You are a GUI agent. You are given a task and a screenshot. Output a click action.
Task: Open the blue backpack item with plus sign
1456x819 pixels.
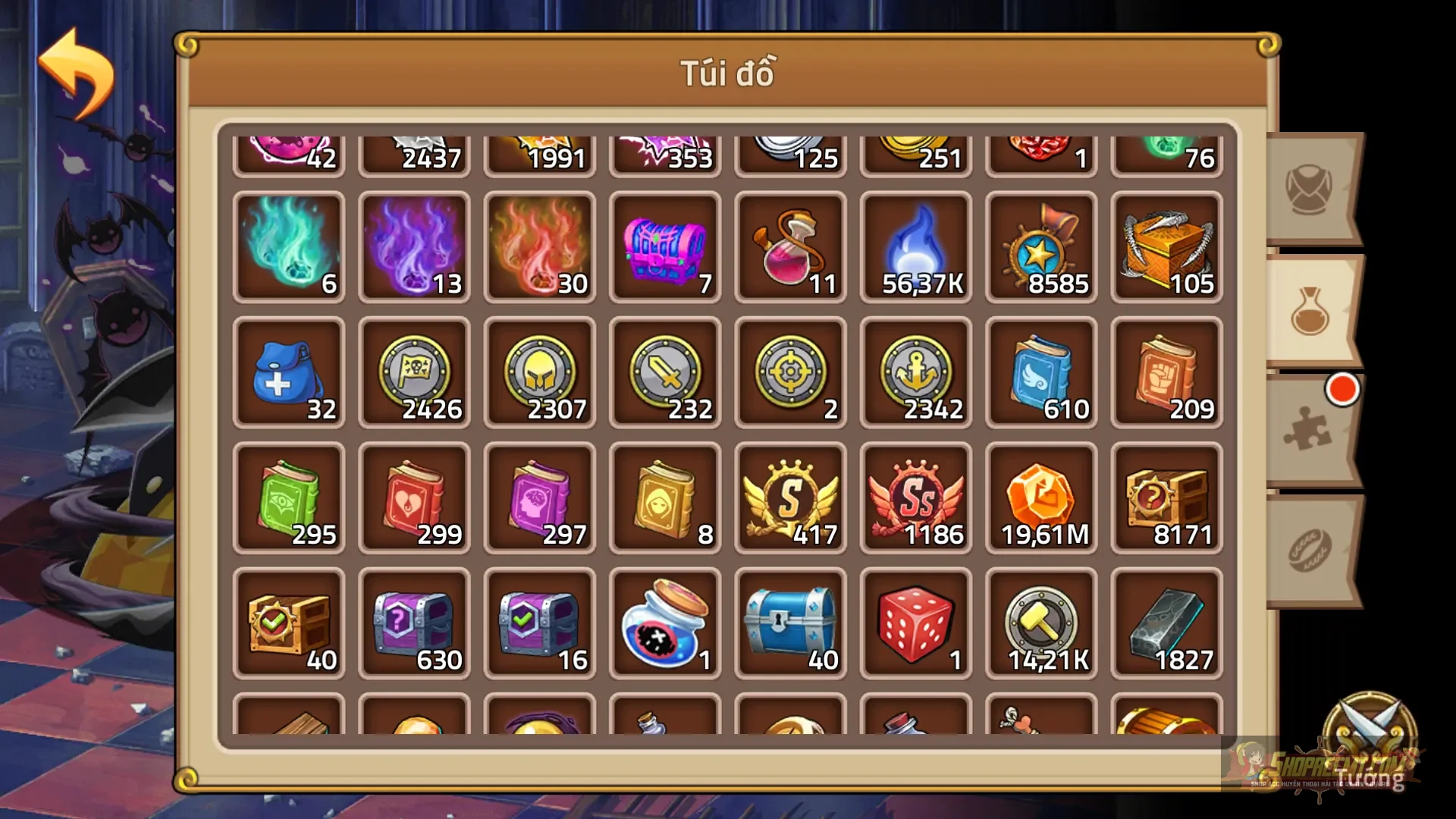point(288,372)
